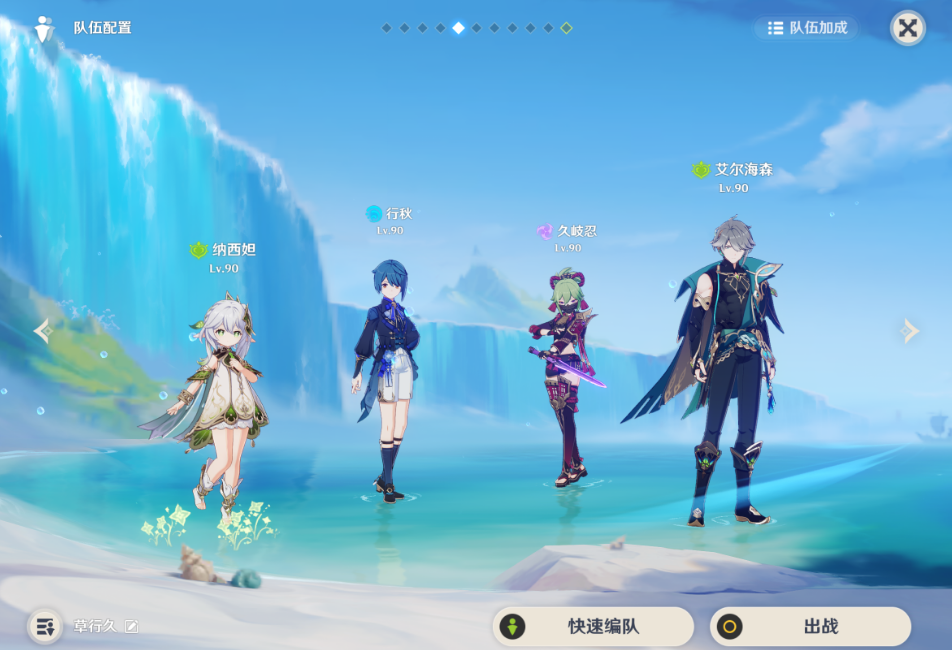This screenshot has height=650, width=952.
Task: Close the party setup screen
Action: coord(907,28)
